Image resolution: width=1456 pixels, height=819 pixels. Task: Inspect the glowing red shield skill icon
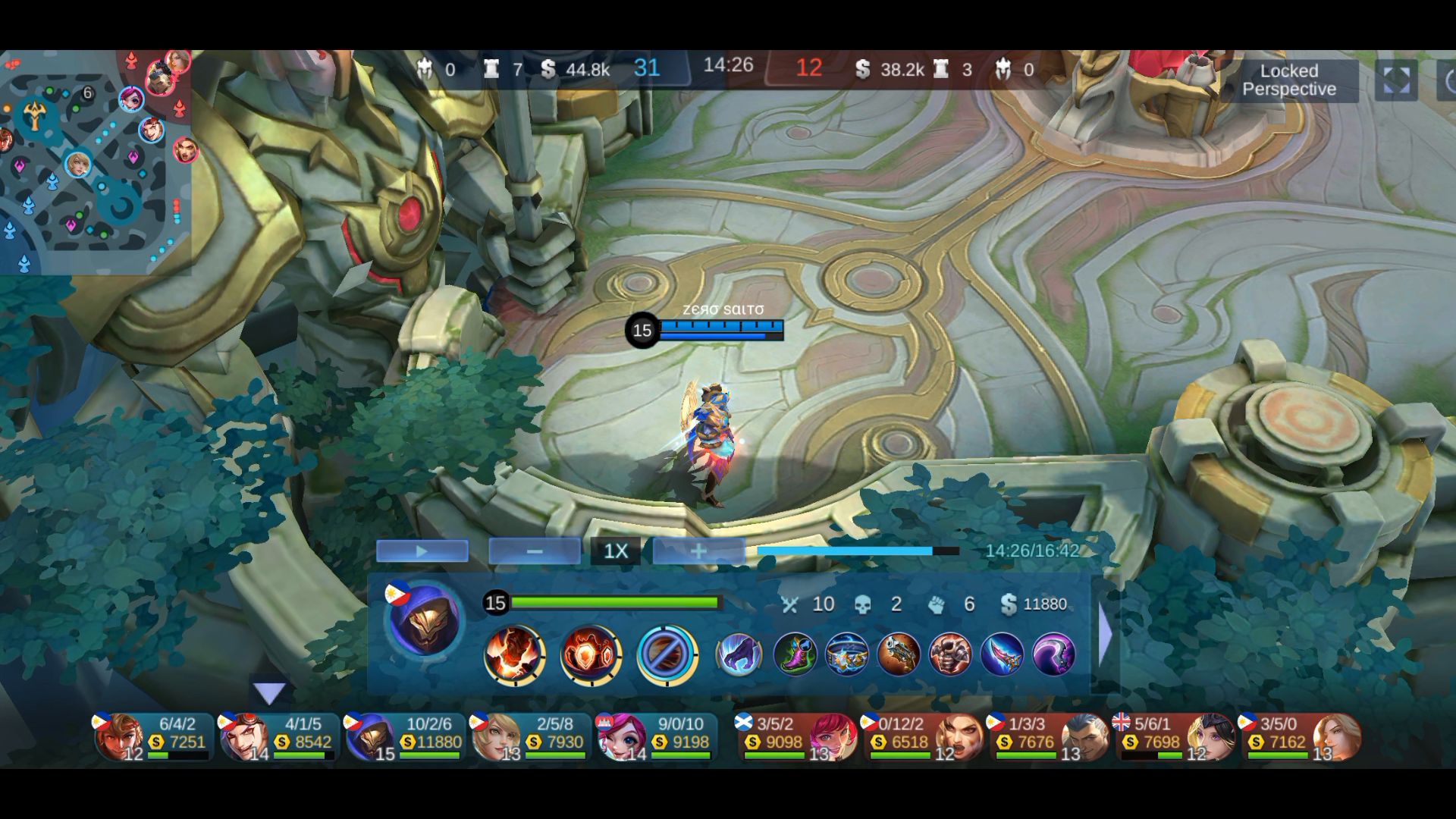point(590,654)
